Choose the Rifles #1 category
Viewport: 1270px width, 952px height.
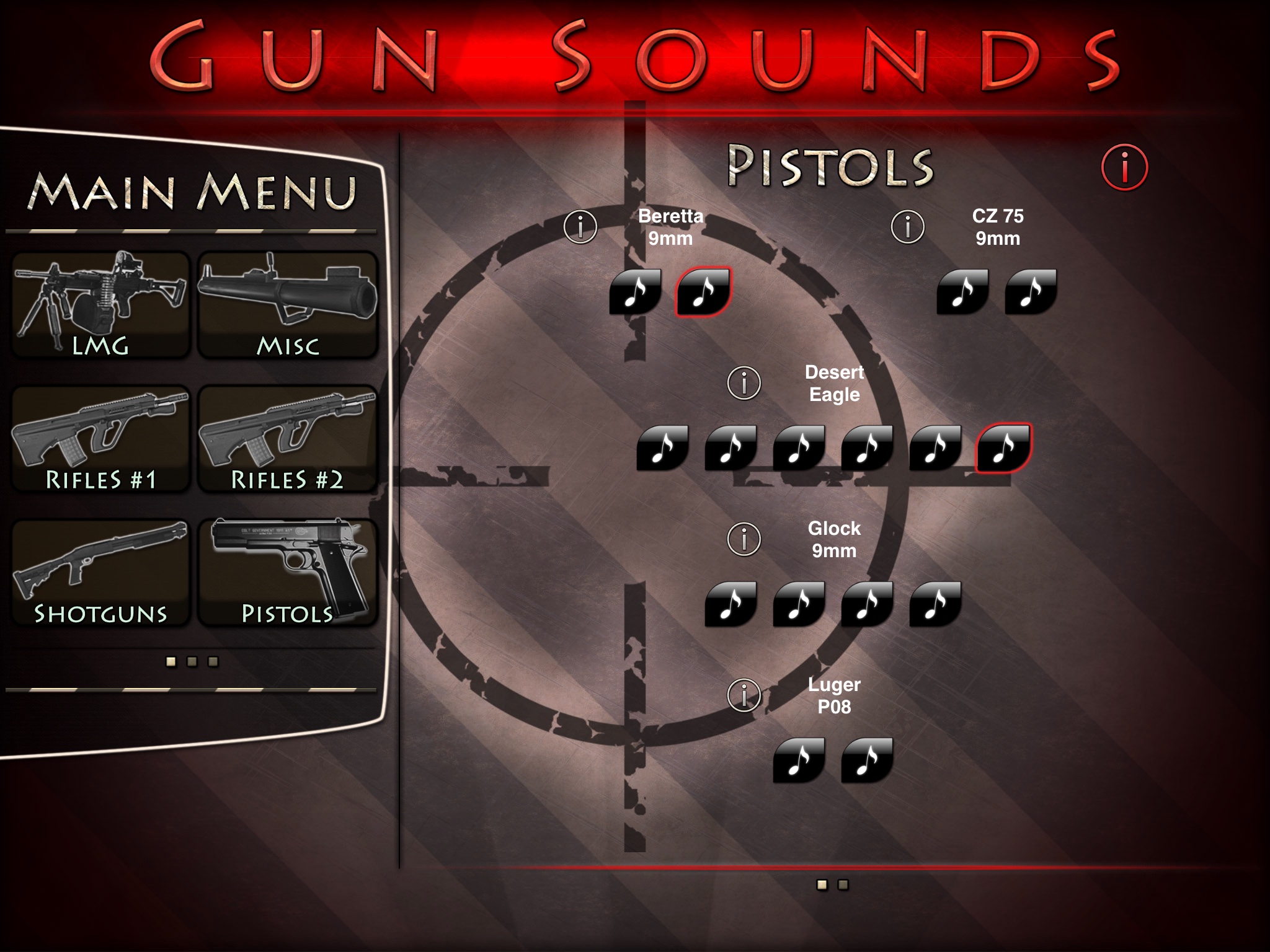click(x=100, y=439)
